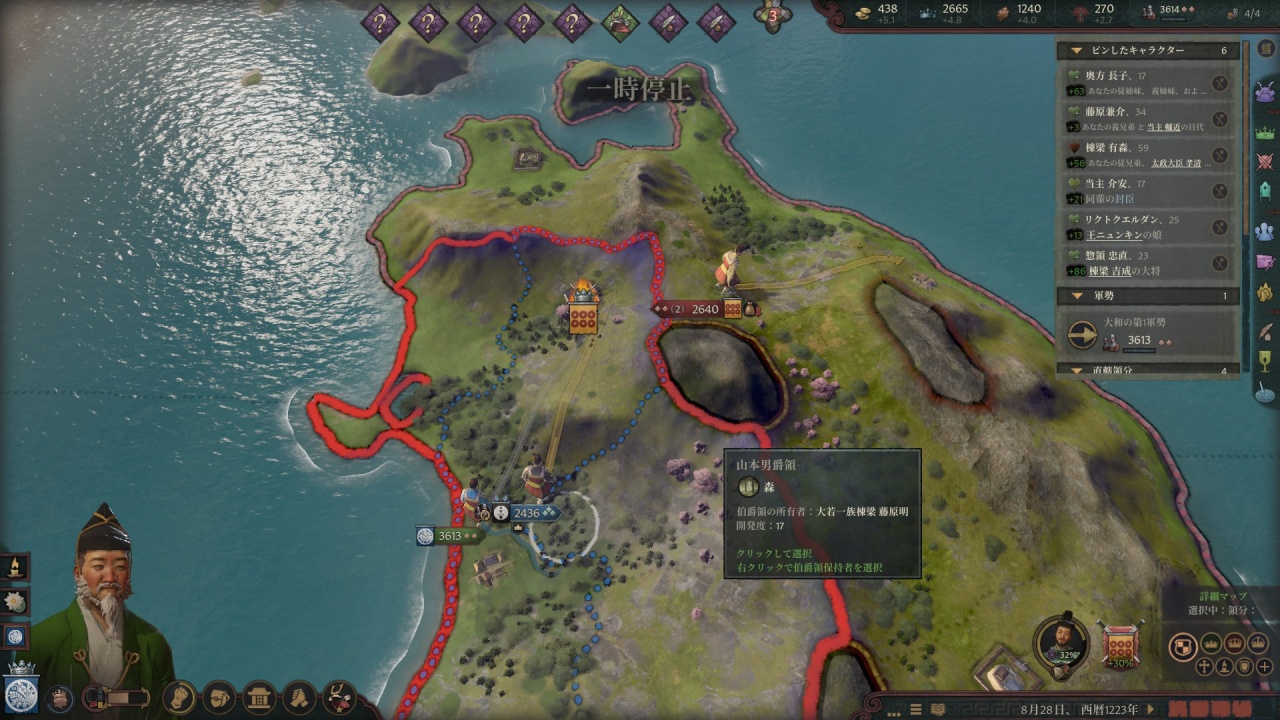Image resolution: width=1280 pixels, height=720 pixels.
Task: Show more map modes with plus button
Action: tap(1265, 666)
